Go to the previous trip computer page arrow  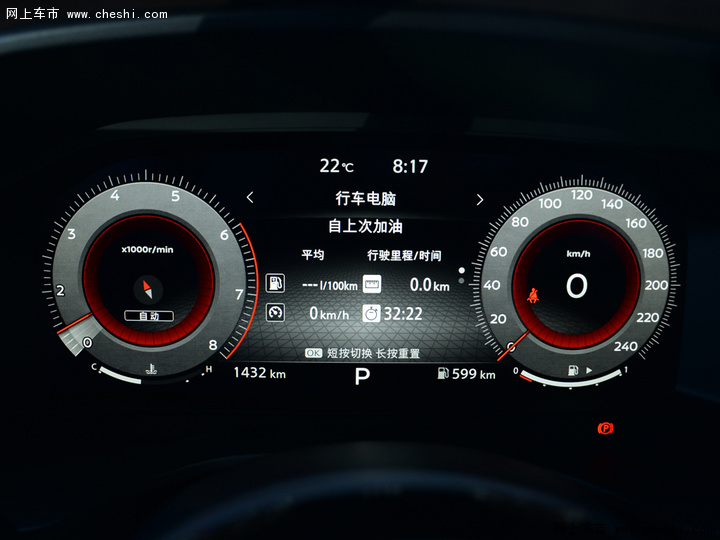(250, 198)
